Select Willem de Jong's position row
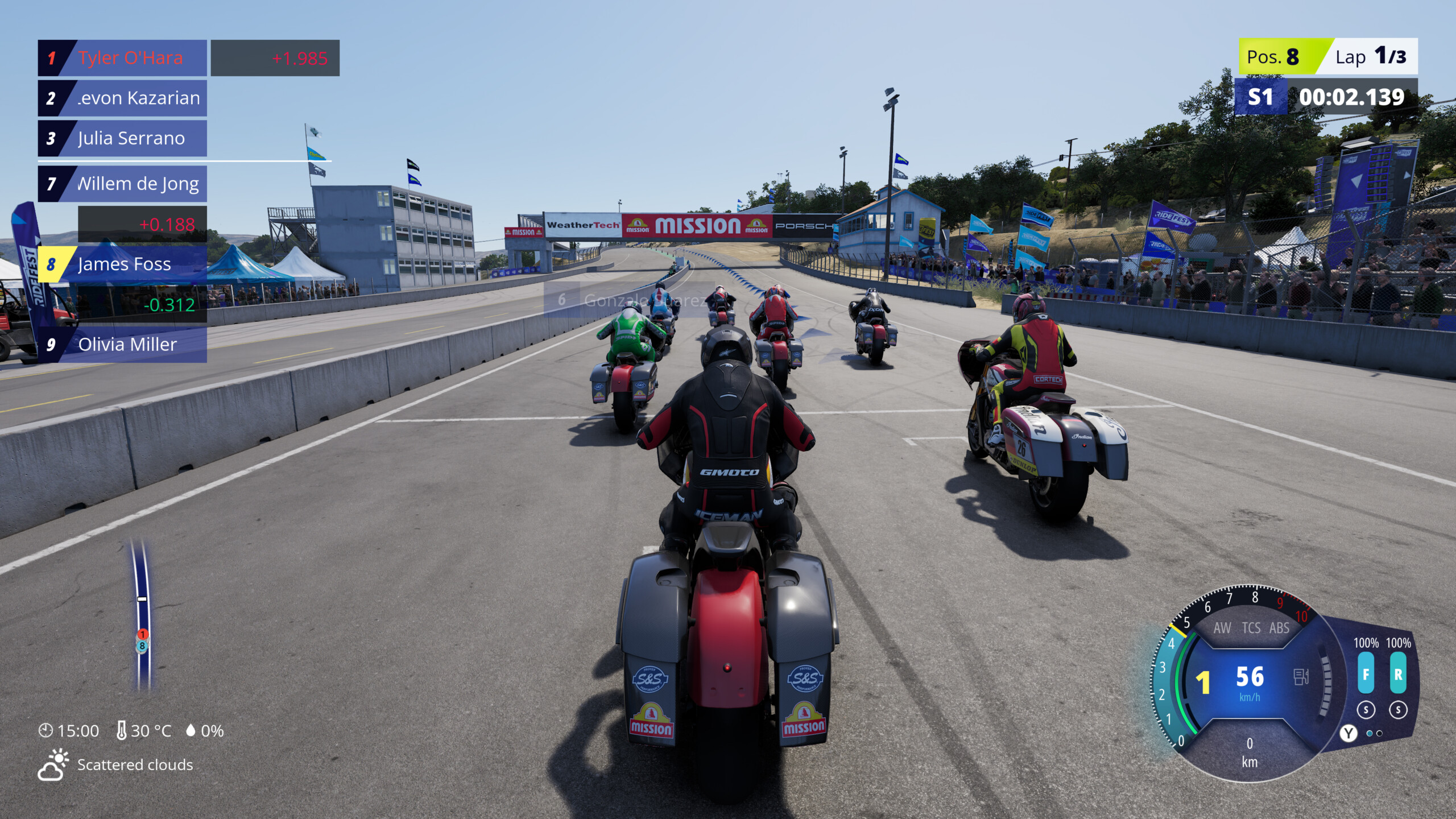 [122, 184]
